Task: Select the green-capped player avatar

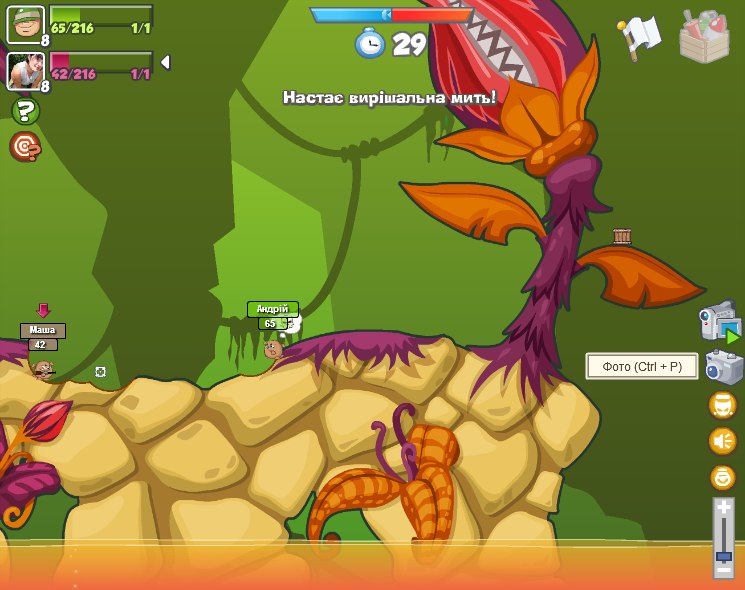Action: (x=25, y=24)
